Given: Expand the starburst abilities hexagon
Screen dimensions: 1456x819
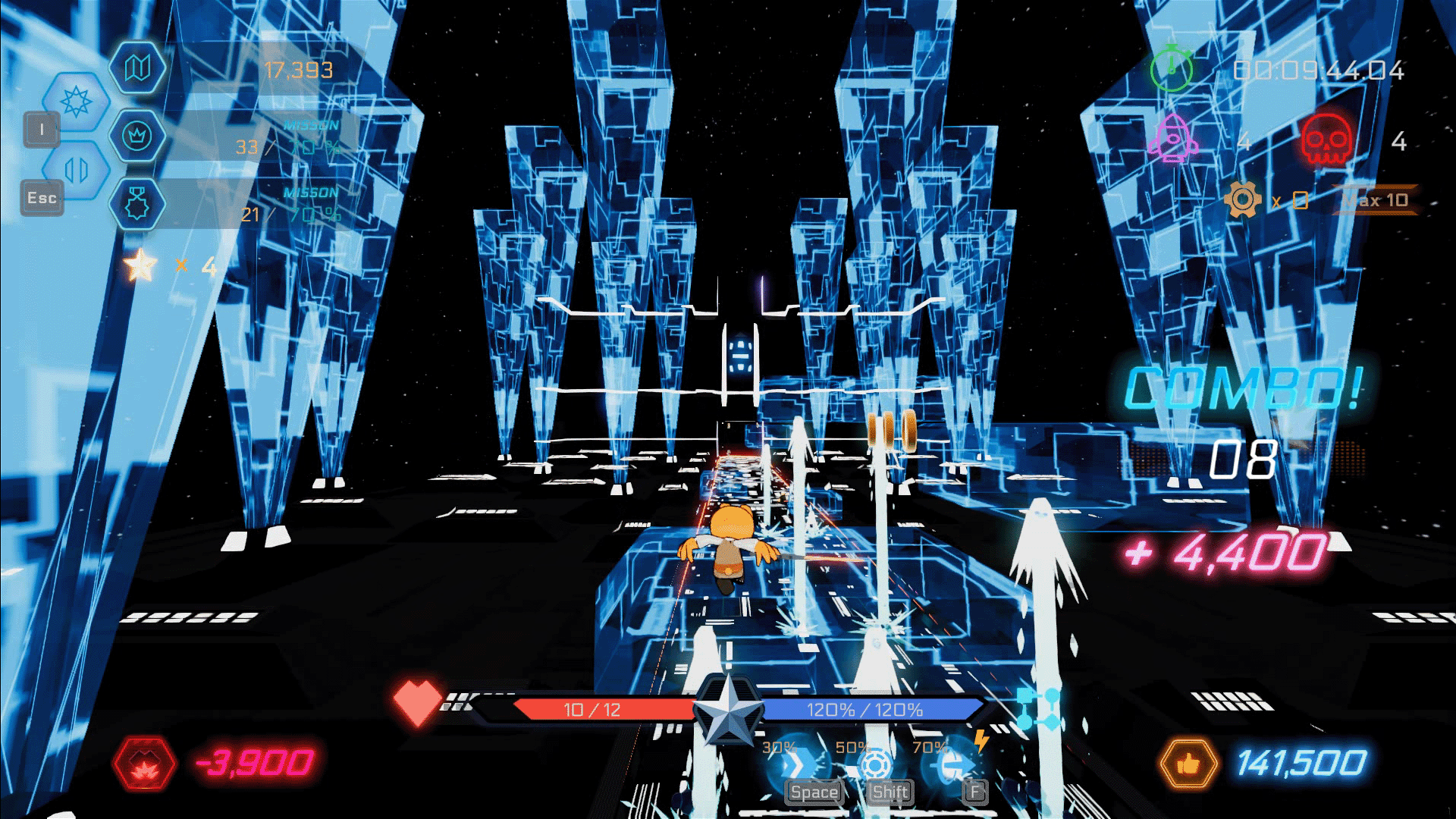Looking at the screenshot, I should (75, 102).
